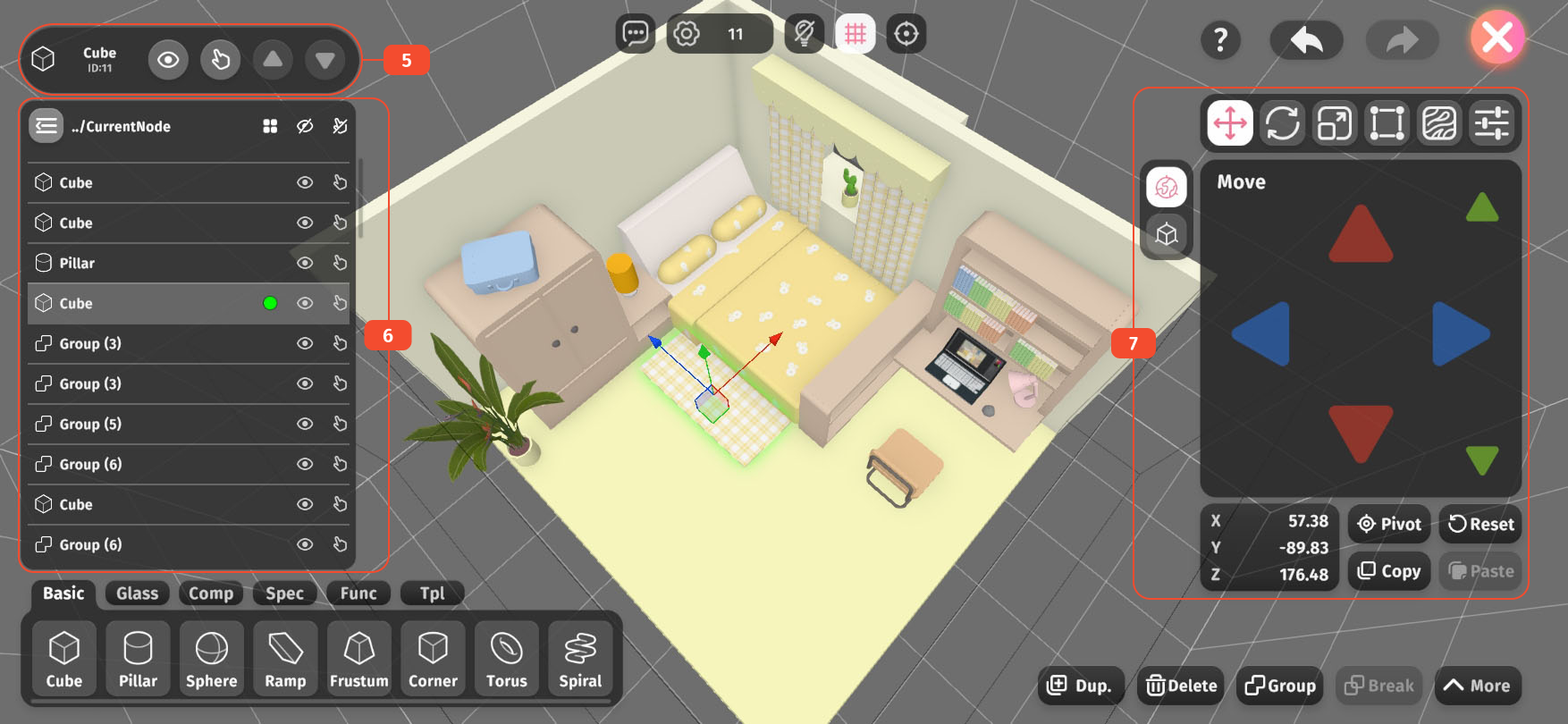
Task: Choose the Scale tool icon
Action: pyautogui.click(x=1334, y=122)
